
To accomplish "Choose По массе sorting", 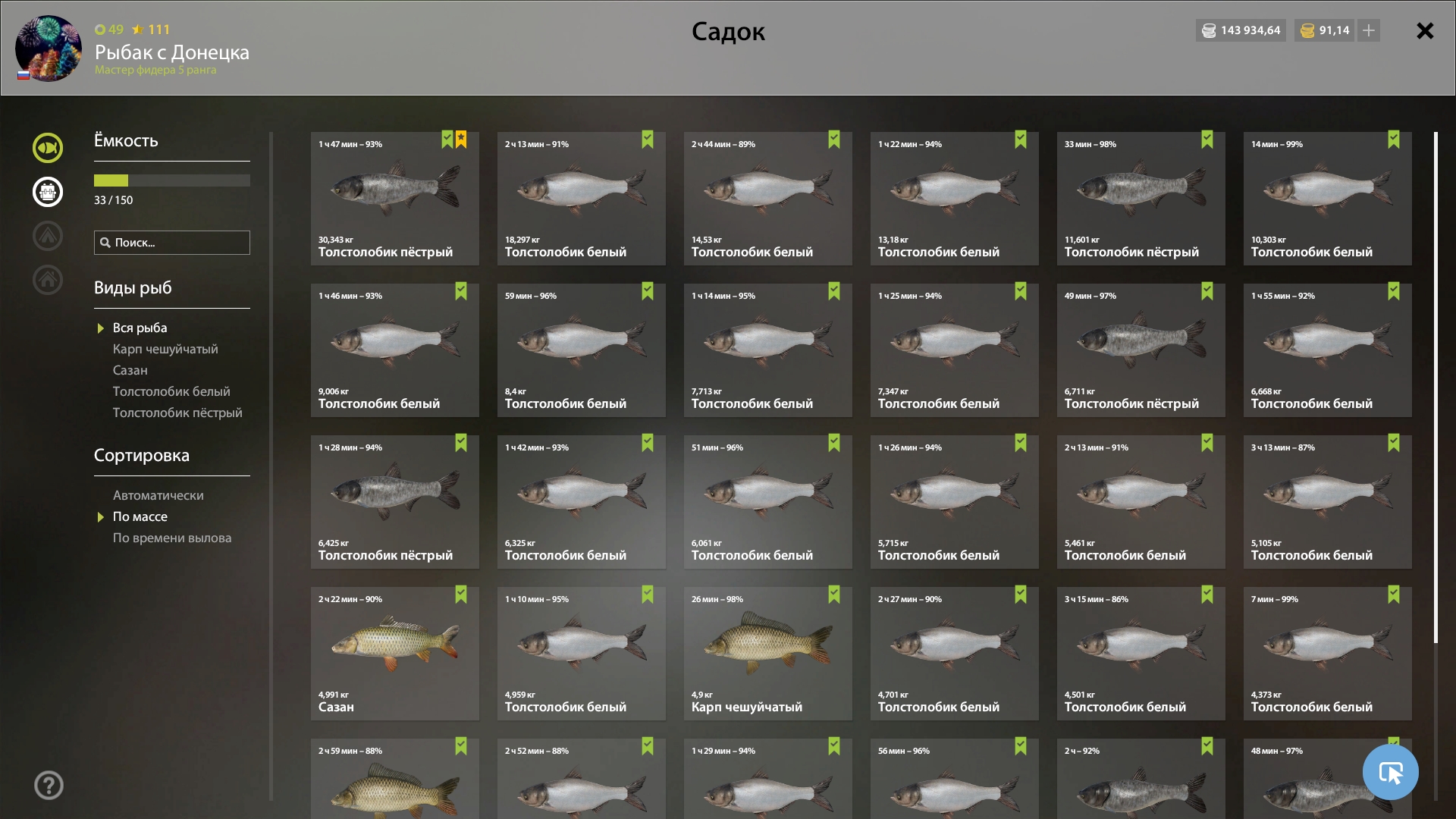I will pyautogui.click(x=140, y=516).
